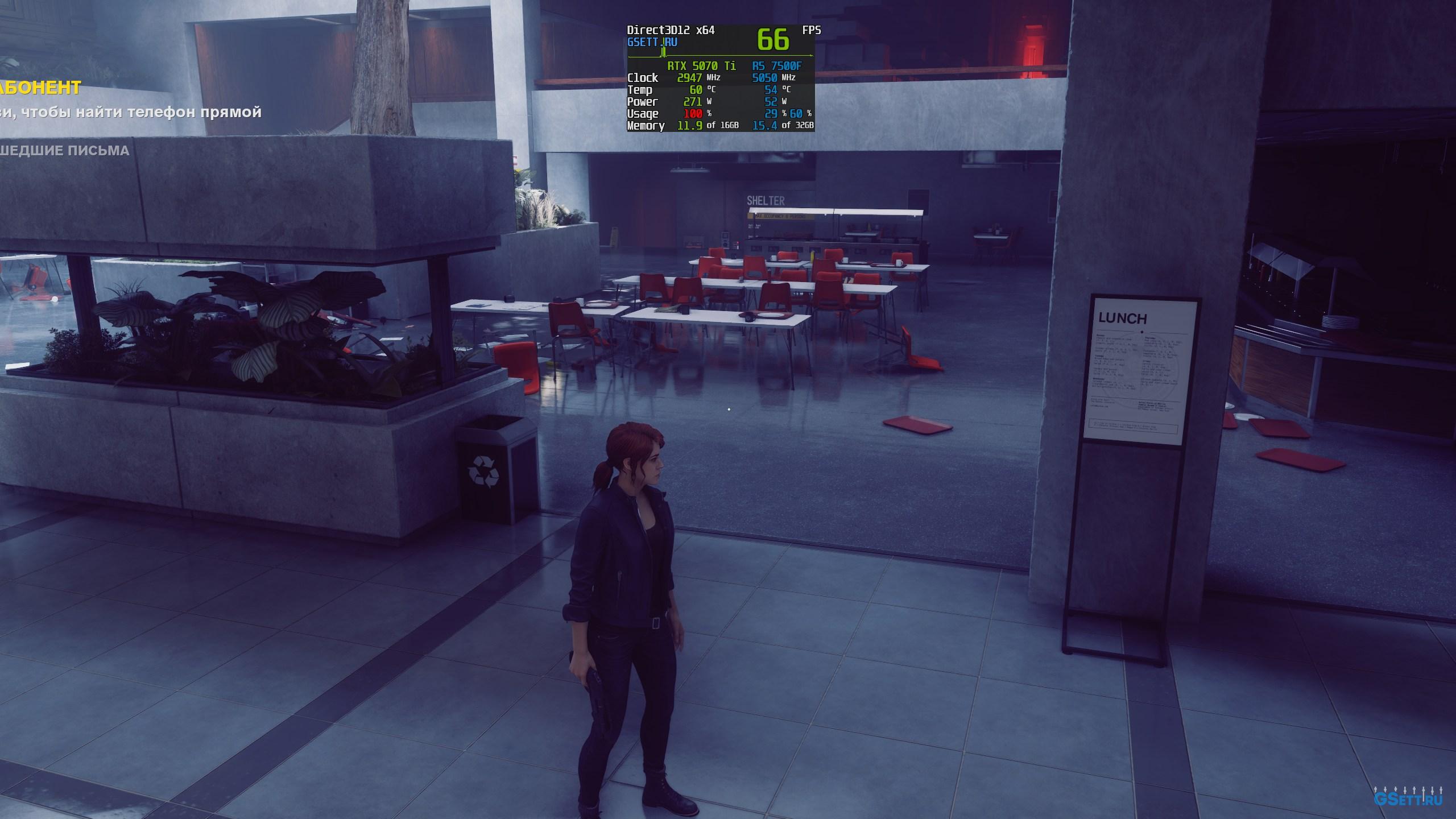Open the objective text about finding the phone
The width and height of the screenshot is (1456, 819).
(131, 112)
